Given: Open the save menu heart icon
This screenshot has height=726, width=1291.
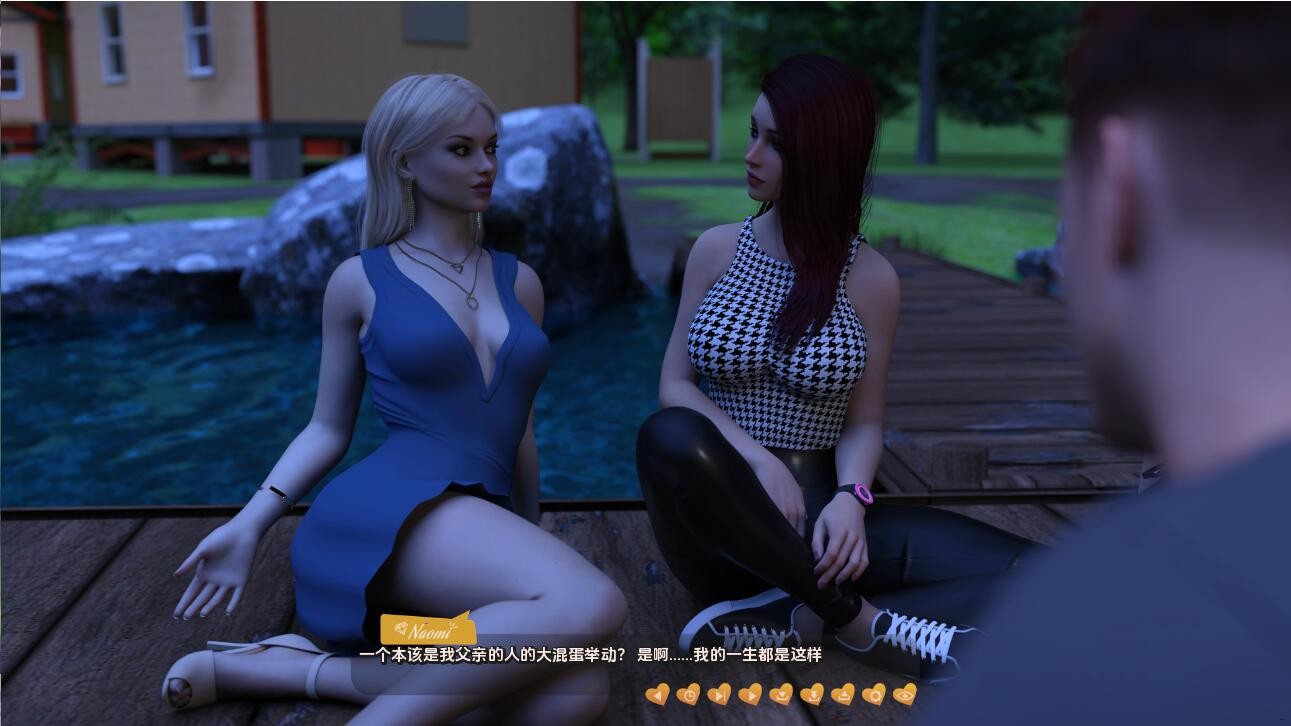Looking at the screenshot, I should [x=781, y=694].
